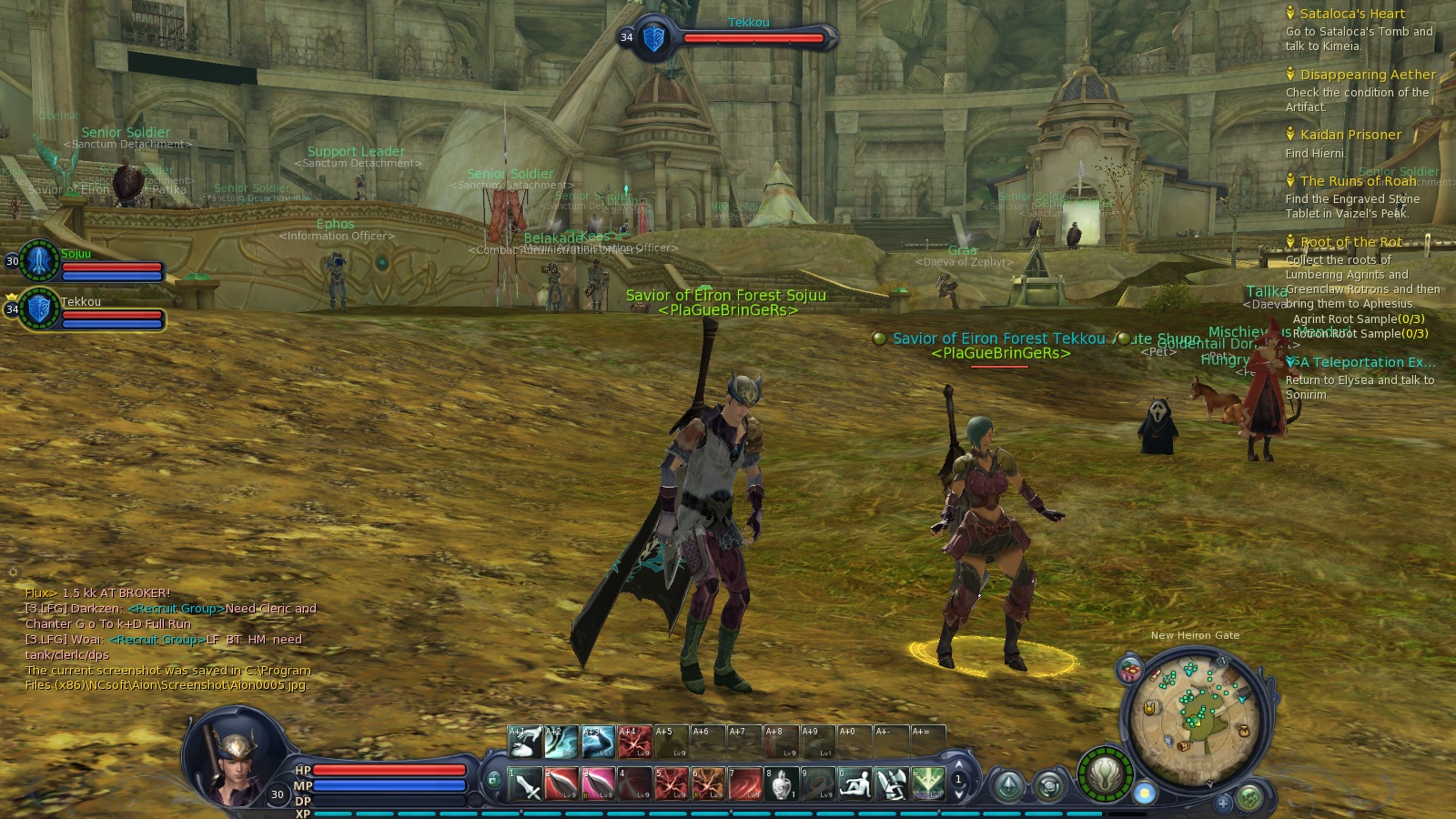The width and height of the screenshot is (1456, 819).
Task: Toggle the quickbar lock padlock icon
Action: tap(496, 778)
